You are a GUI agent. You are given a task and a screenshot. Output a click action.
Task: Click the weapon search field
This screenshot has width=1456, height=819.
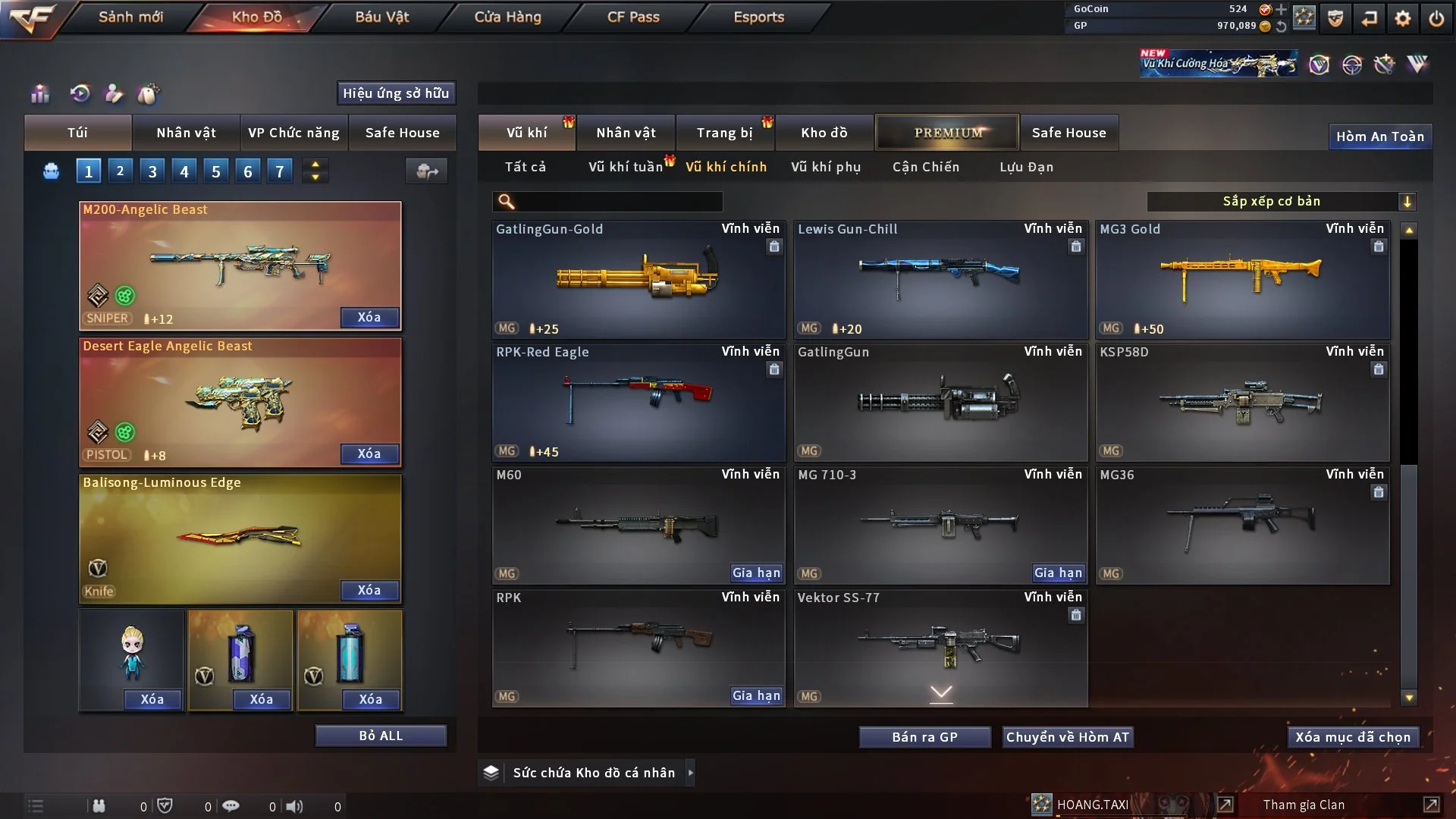pyautogui.click(x=618, y=202)
